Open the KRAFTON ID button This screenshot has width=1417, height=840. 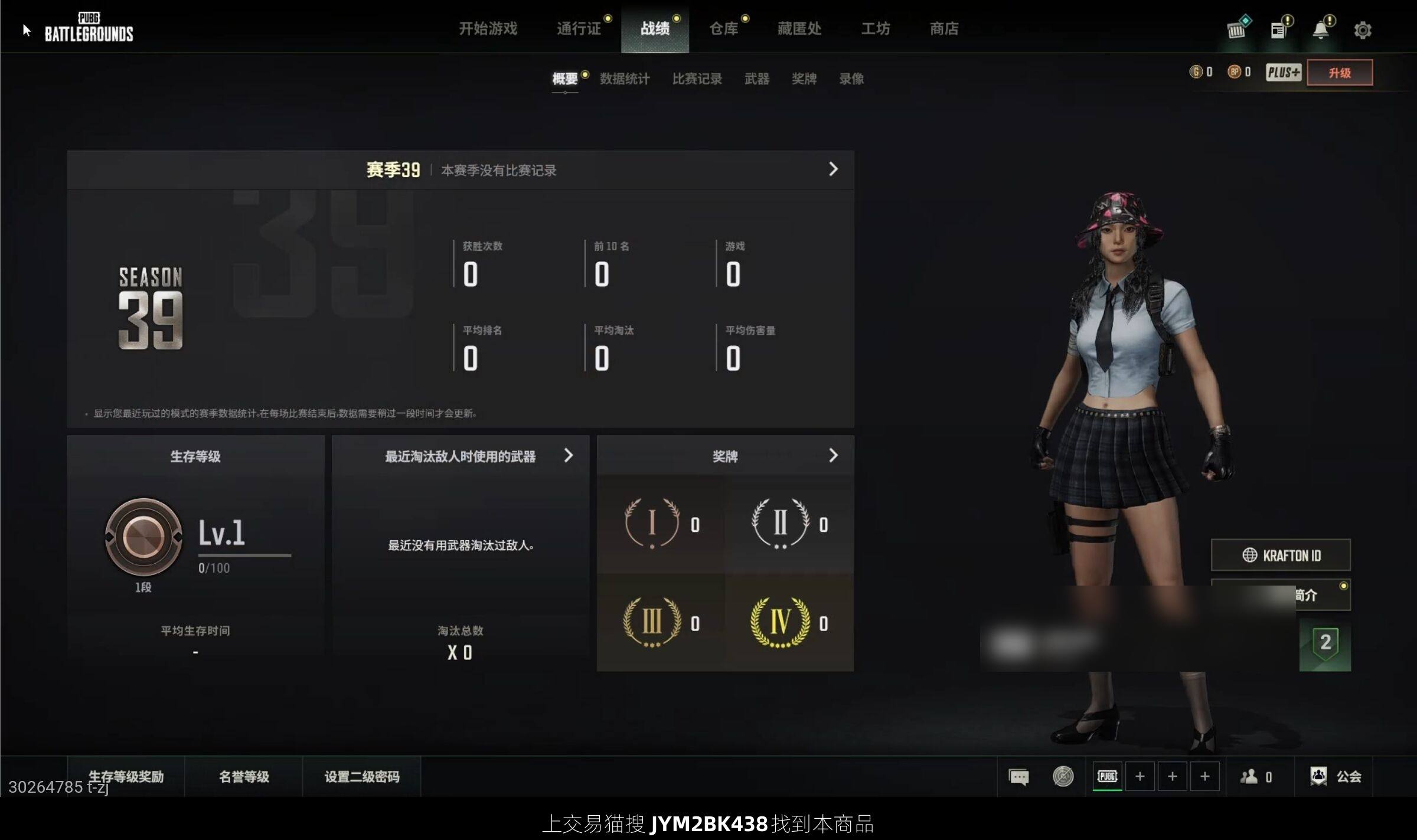(1281, 555)
